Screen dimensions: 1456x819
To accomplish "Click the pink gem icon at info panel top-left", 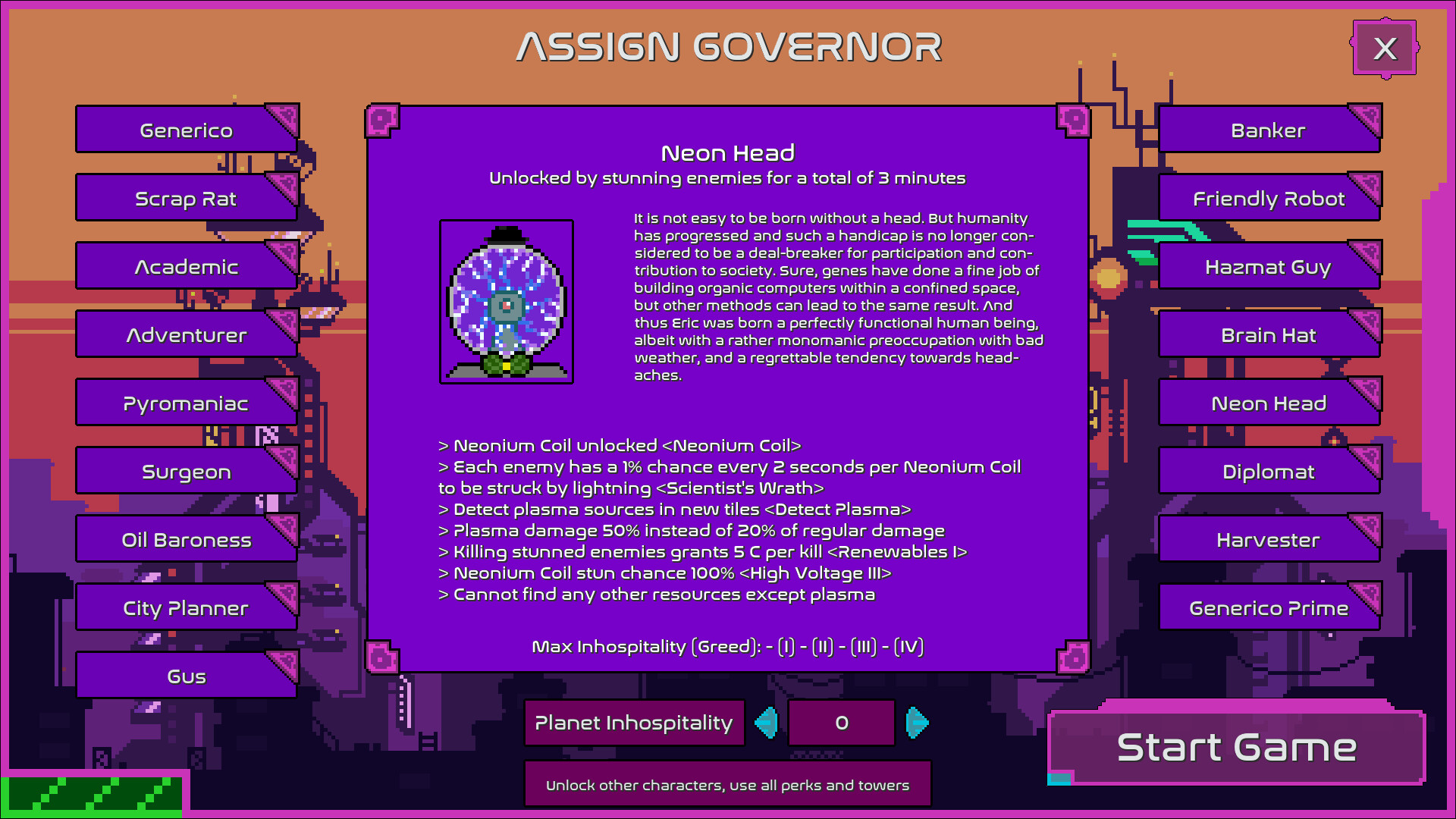I will click(x=382, y=119).
